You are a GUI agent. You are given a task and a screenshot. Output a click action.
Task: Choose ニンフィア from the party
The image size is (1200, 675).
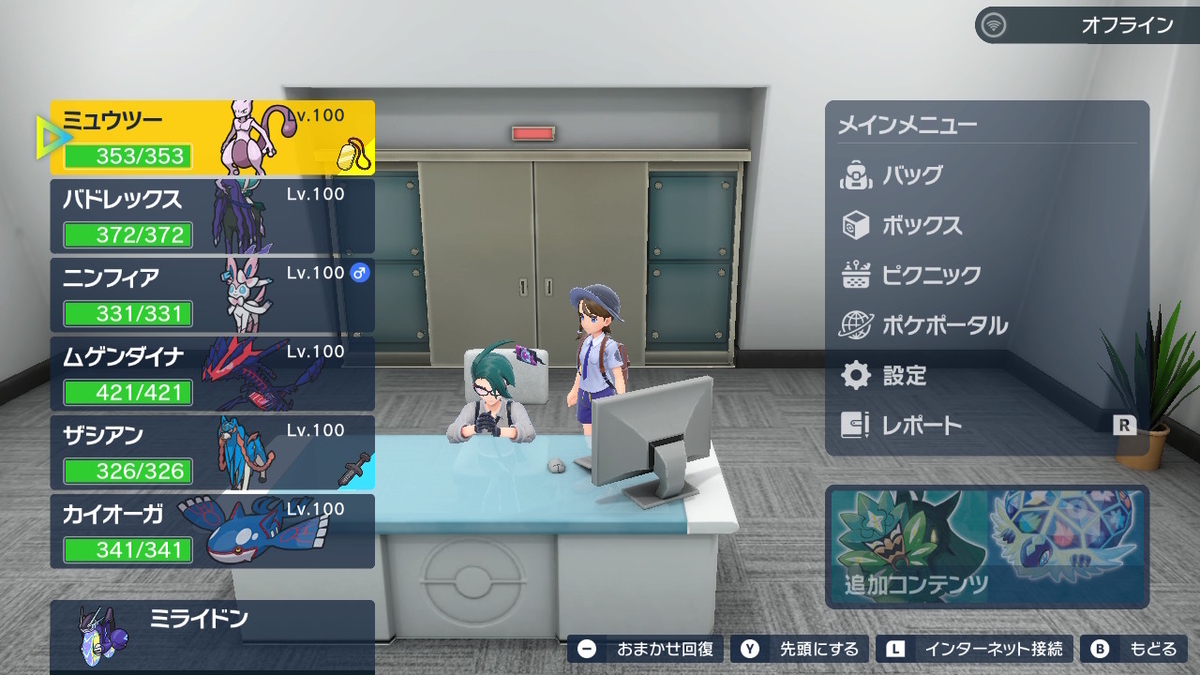tap(212, 295)
